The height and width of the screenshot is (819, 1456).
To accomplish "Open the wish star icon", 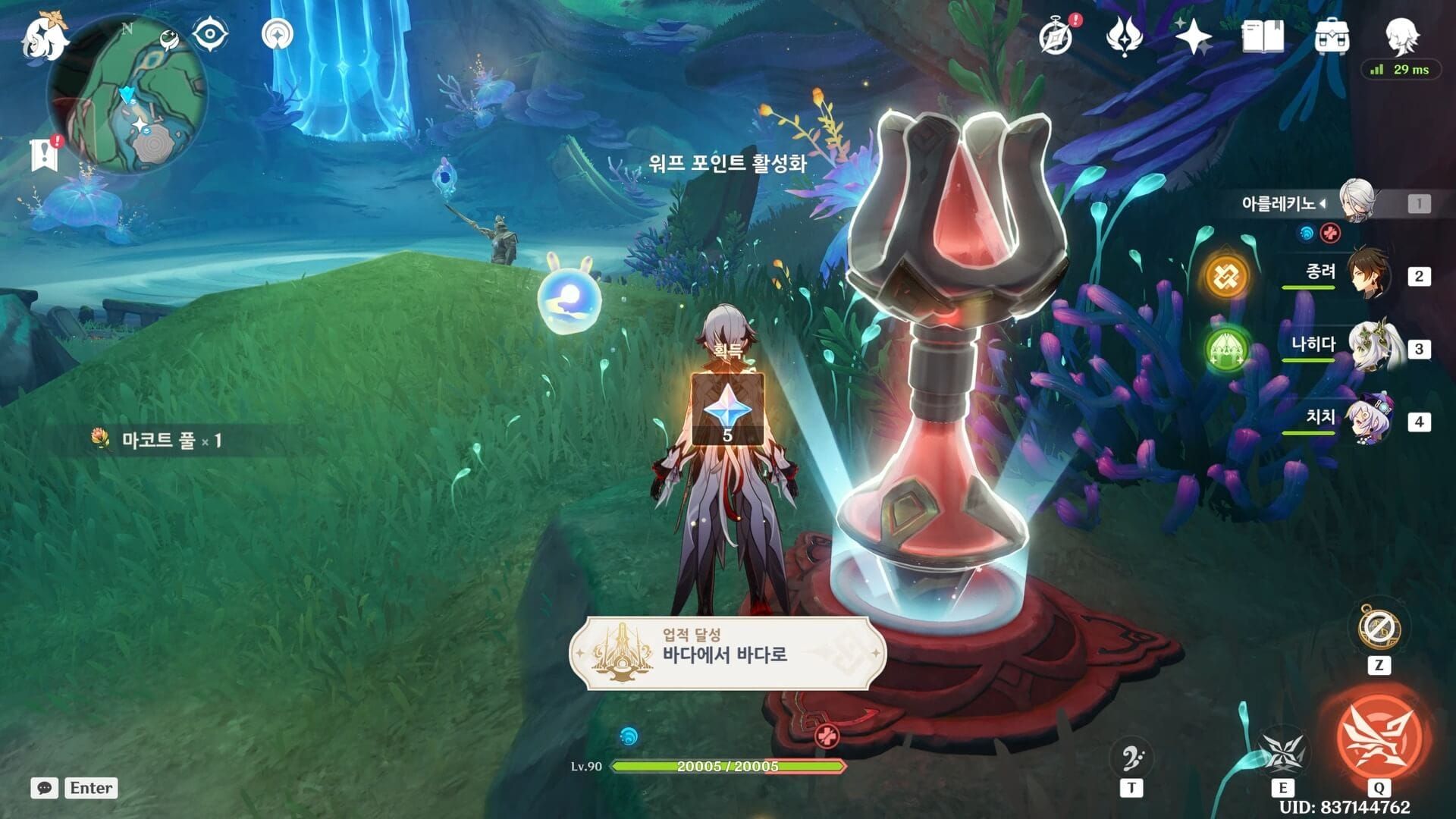I will point(1194,36).
